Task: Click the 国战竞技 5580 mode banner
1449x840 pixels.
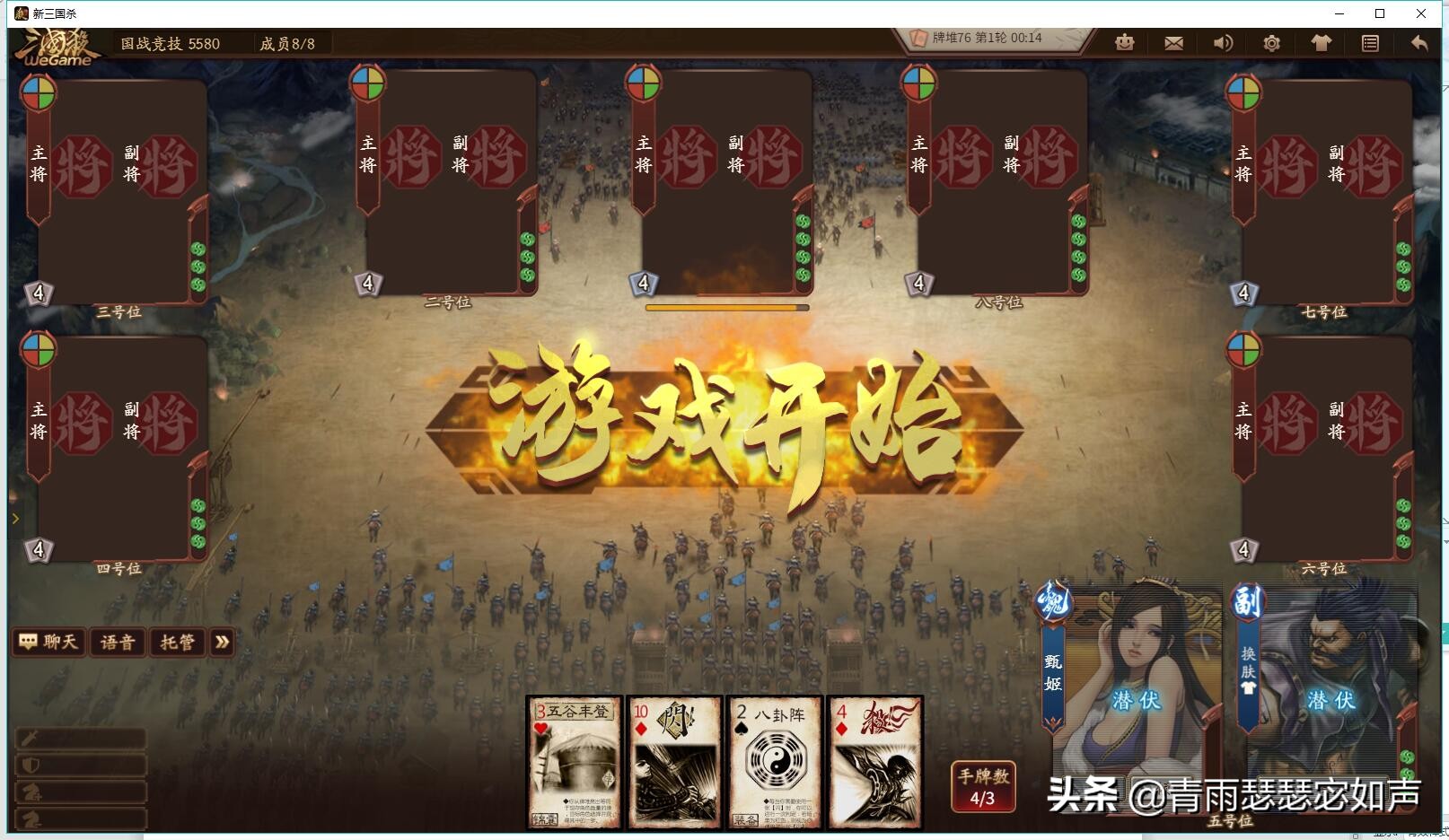Action: coord(171,43)
